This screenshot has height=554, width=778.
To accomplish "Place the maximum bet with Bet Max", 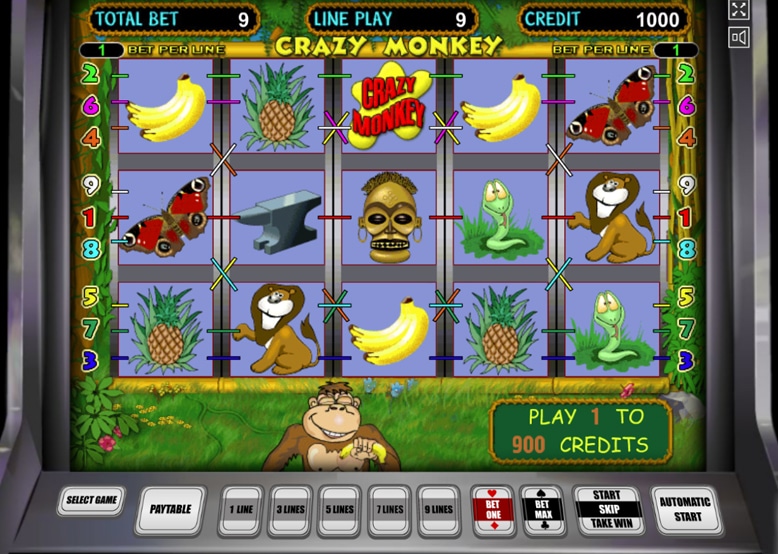I will [x=542, y=509].
